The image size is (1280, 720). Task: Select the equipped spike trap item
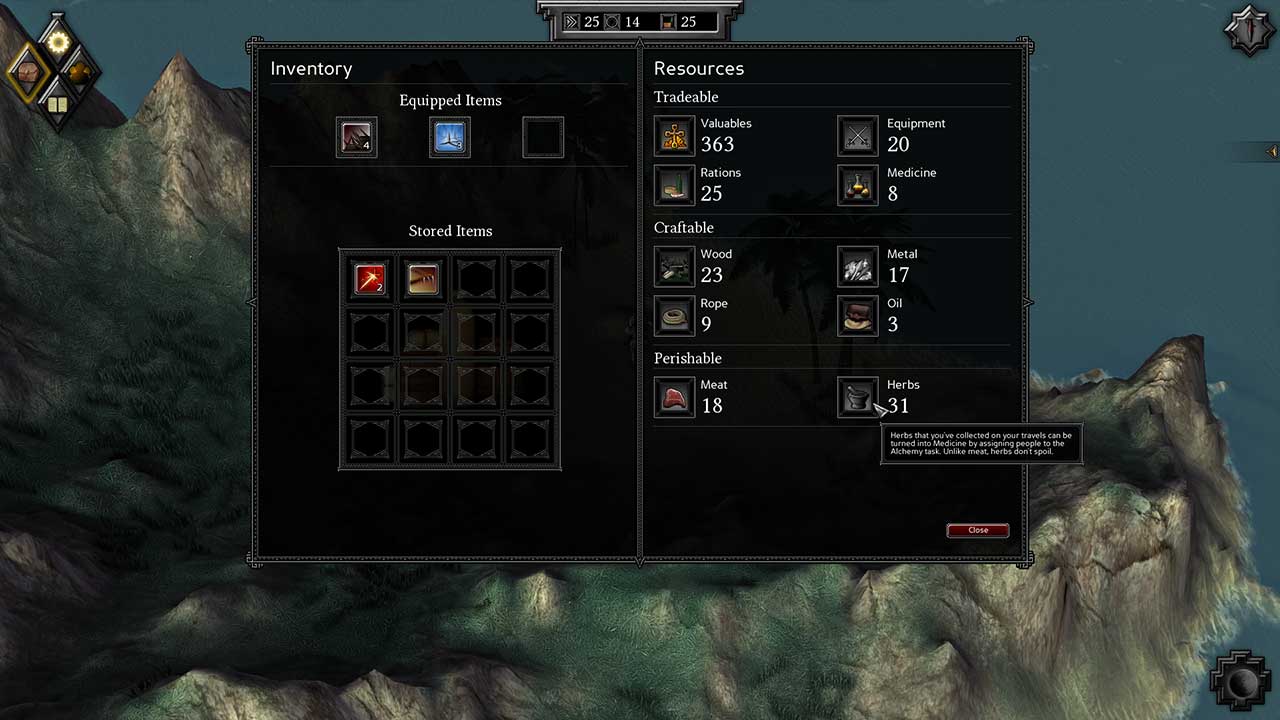coord(356,138)
